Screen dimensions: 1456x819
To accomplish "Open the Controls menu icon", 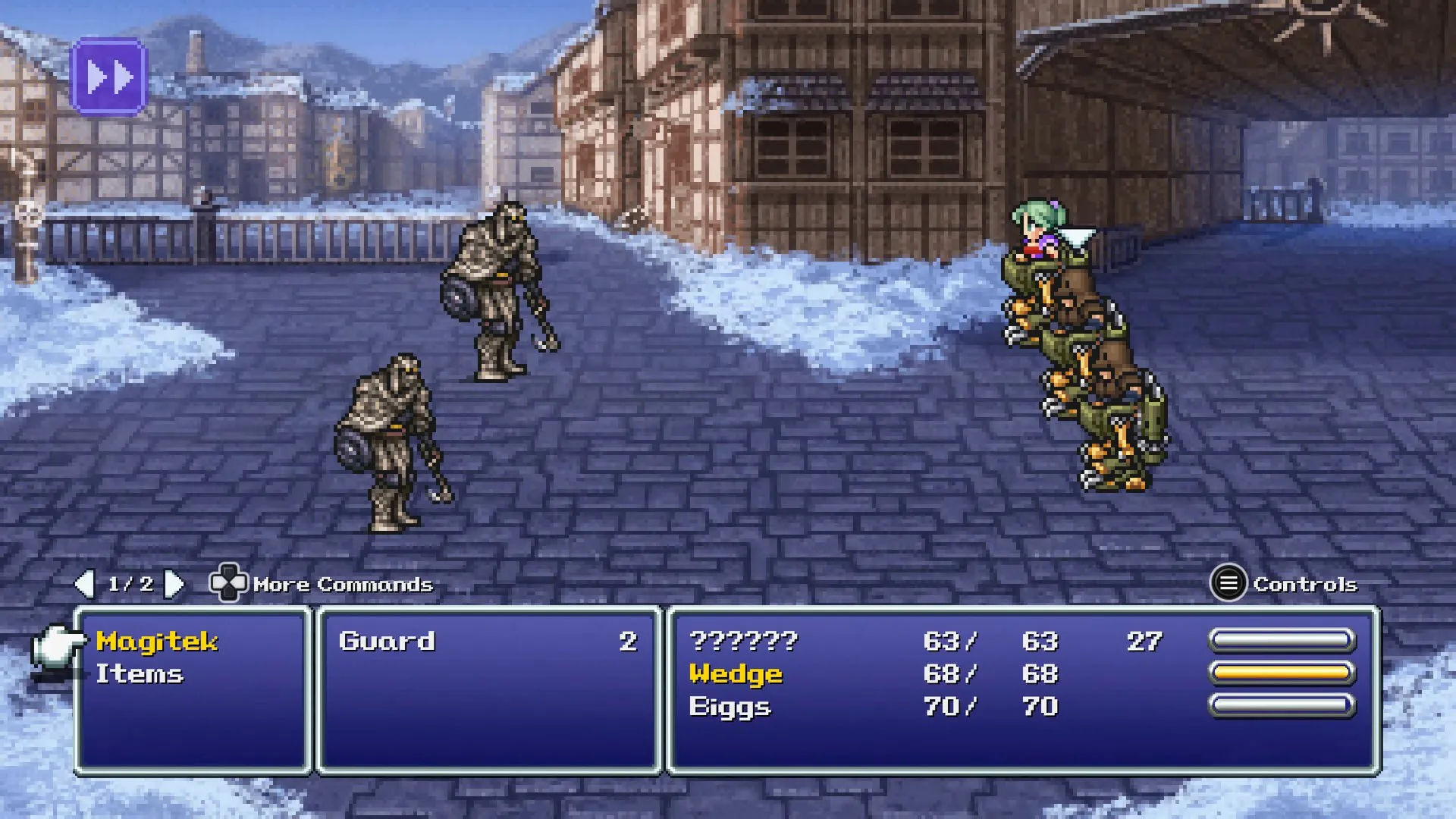I will [x=1228, y=584].
